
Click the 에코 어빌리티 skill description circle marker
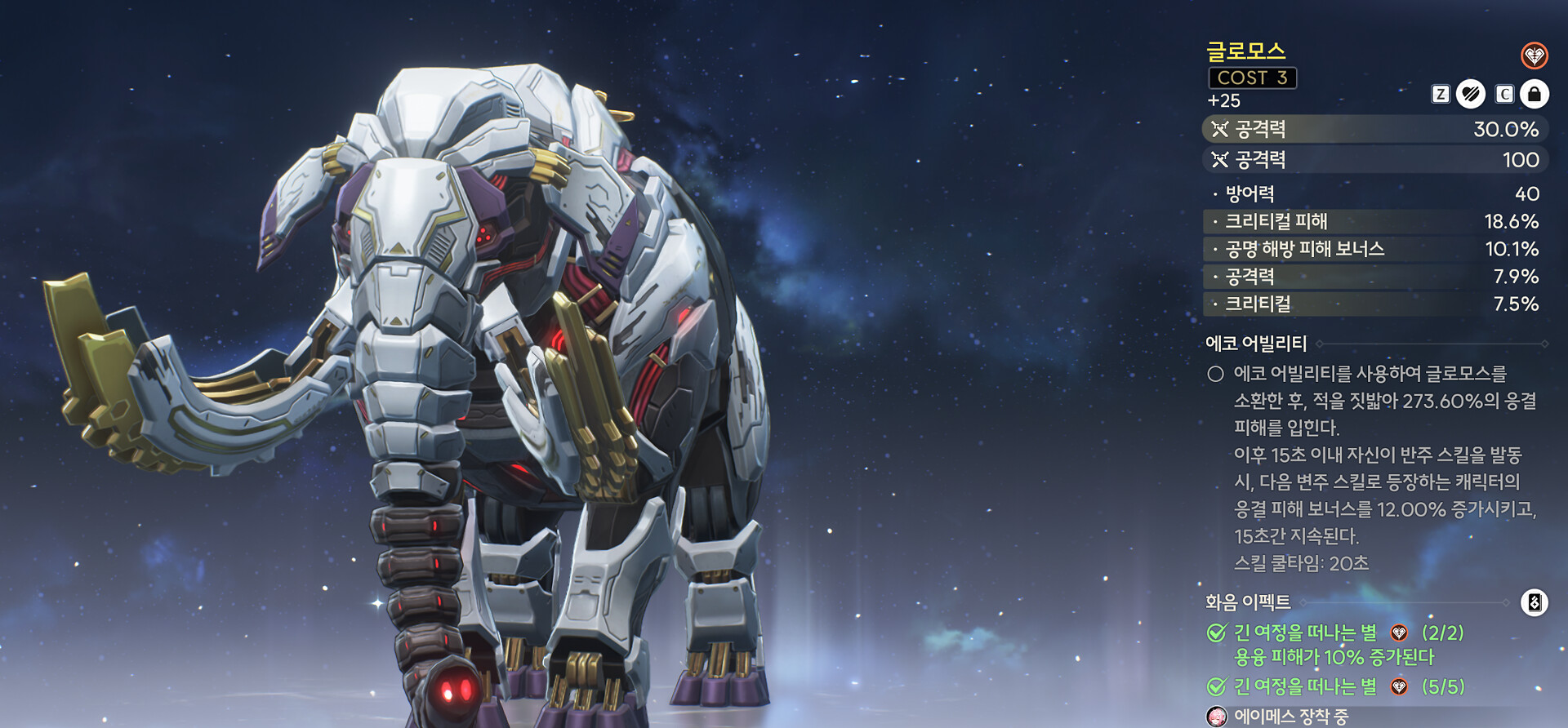pyautogui.click(x=1215, y=374)
